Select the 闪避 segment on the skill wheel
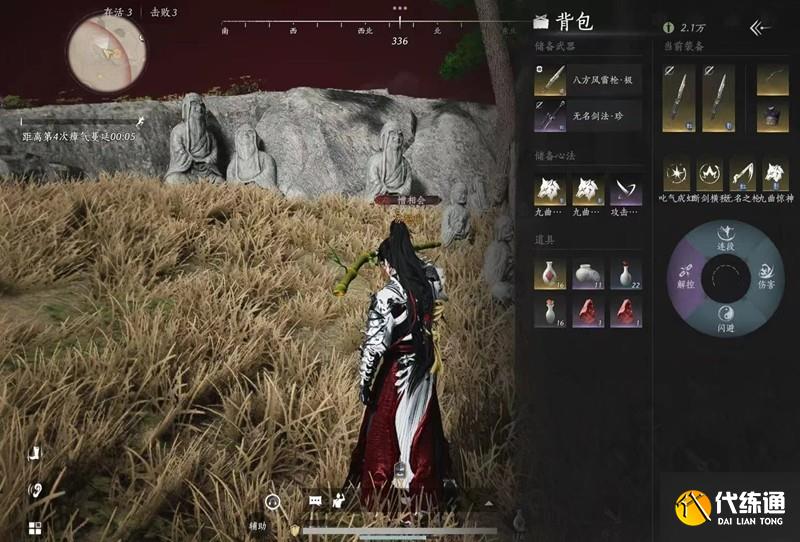 tap(727, 313)
